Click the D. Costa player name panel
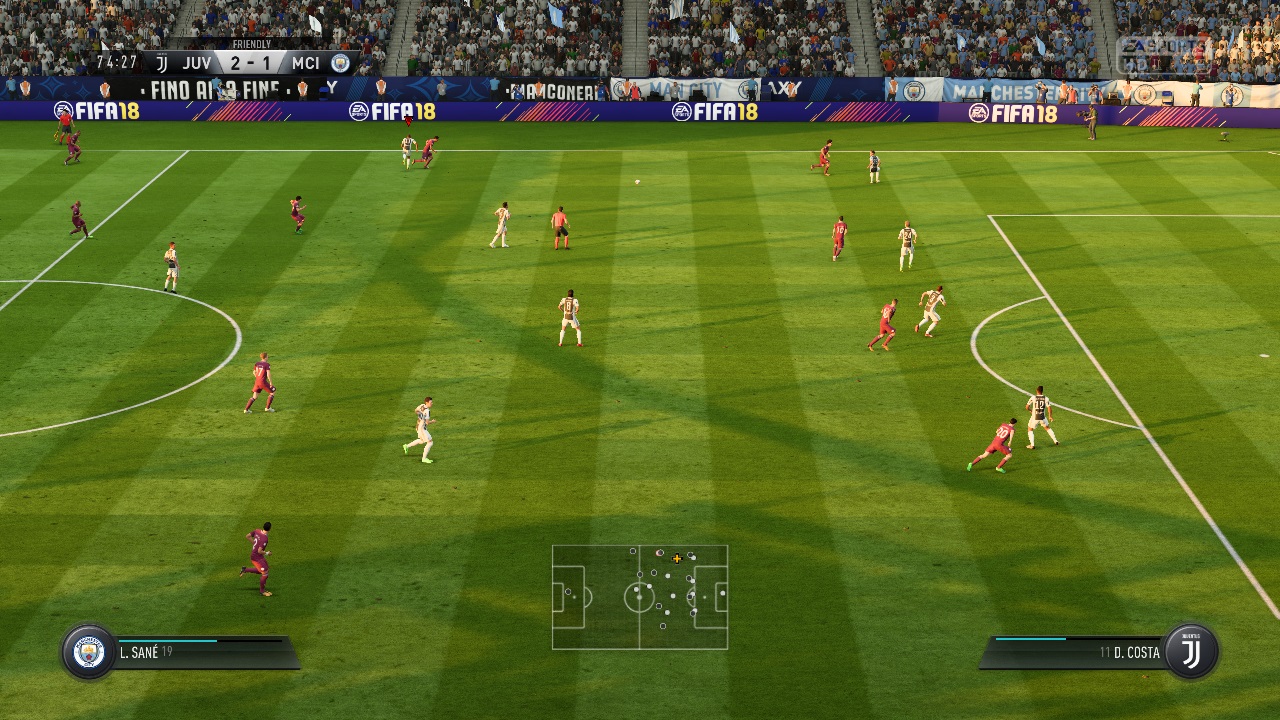 1075,653
